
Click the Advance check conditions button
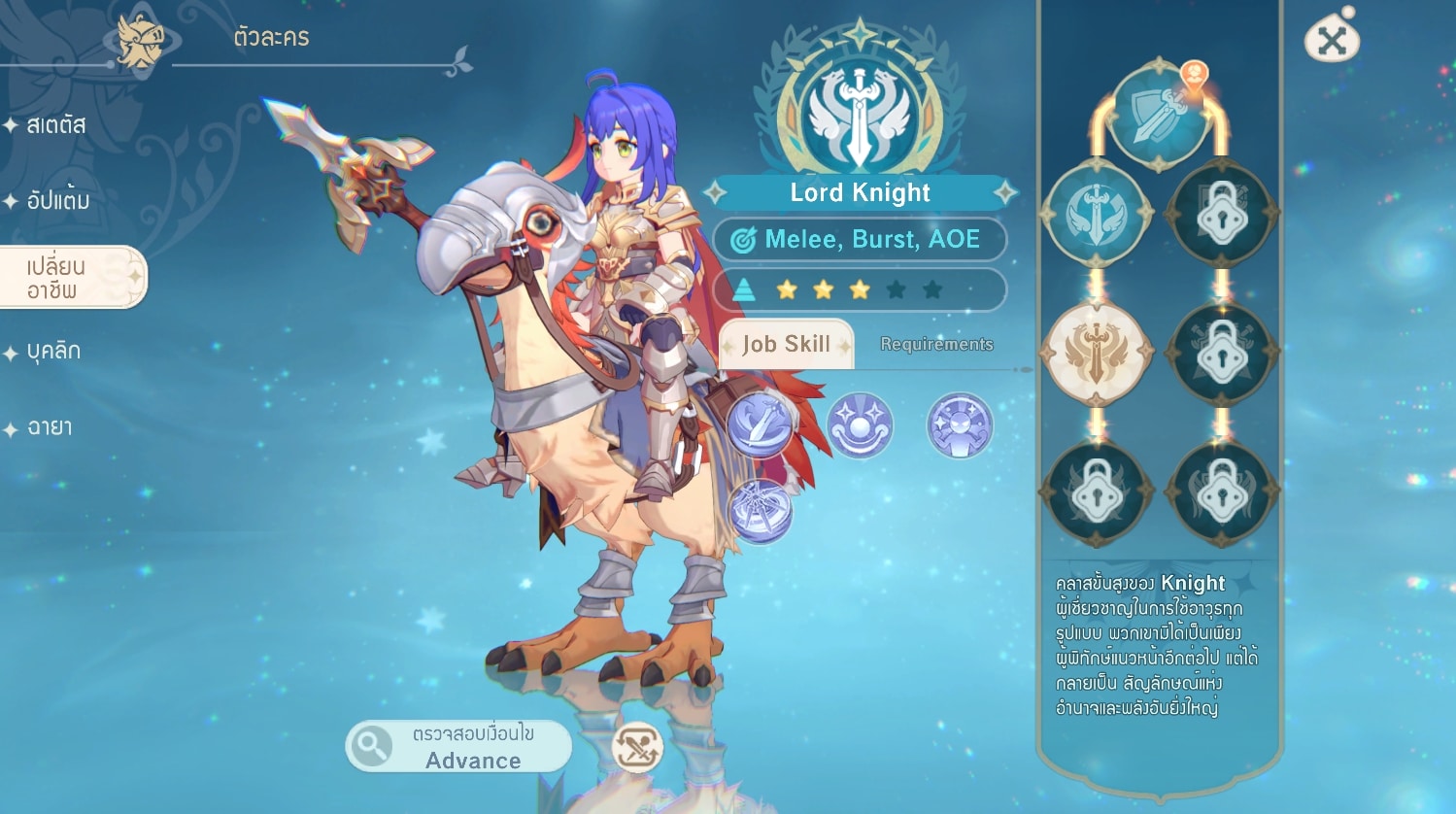tap(458, 747)
